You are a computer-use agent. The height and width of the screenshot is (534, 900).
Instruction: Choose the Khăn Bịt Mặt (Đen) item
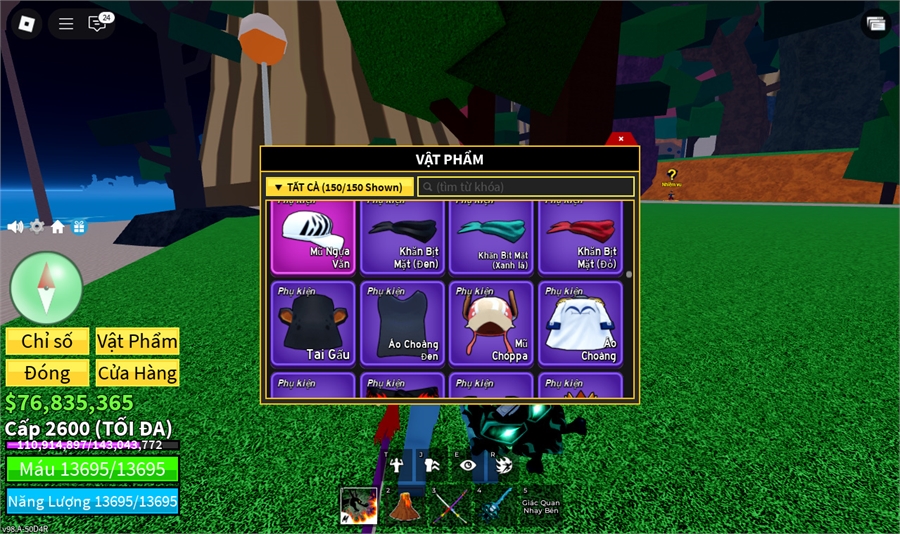click(402, 236)
